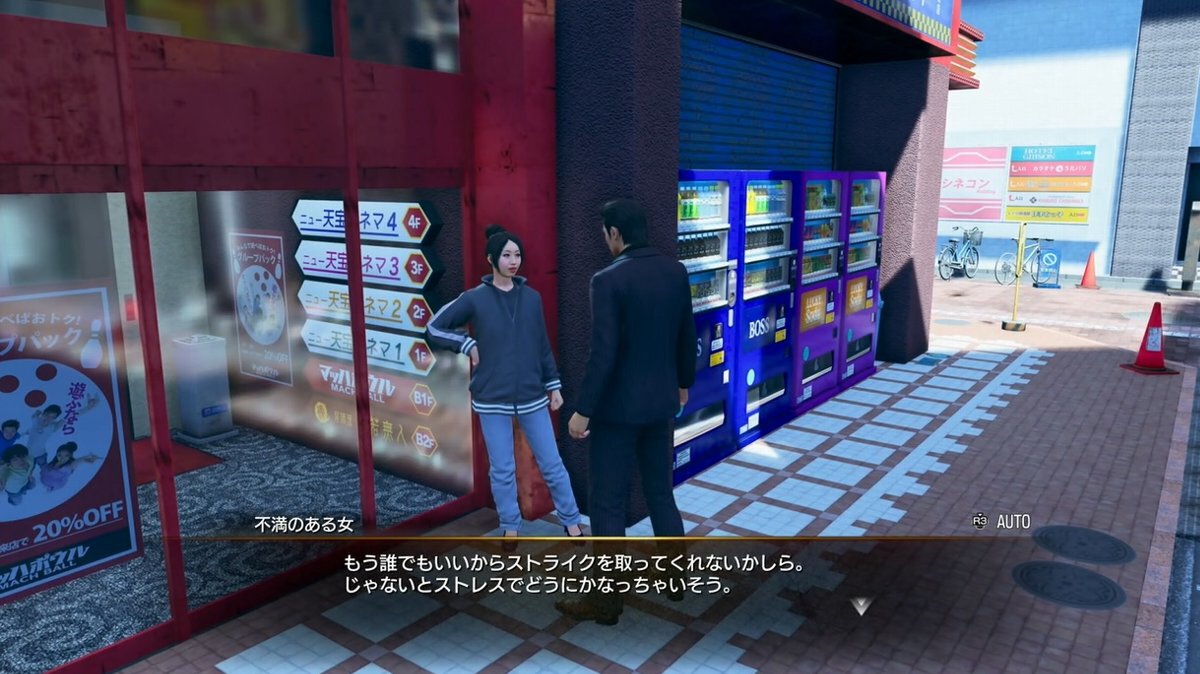Advance the dialogue with the down arrow

pos(861,605)
